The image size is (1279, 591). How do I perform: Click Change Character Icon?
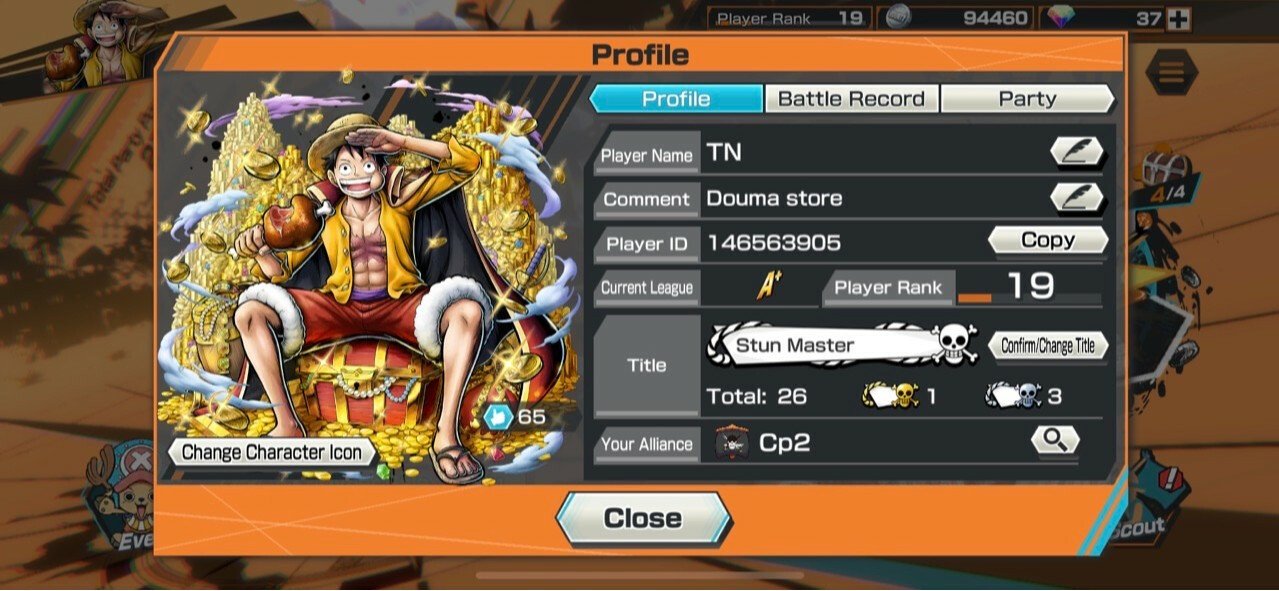(271, 452)
